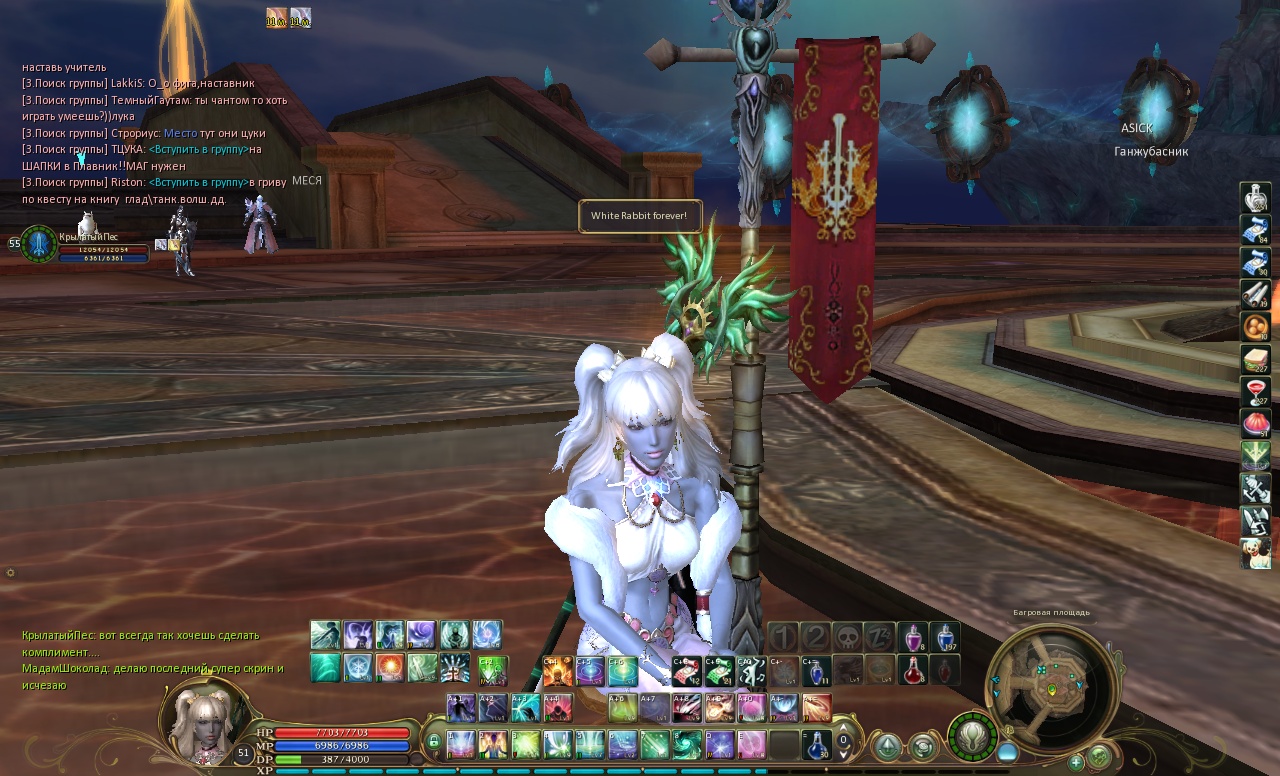
Task: Toggle the hotbar lock button
Action: point(434,742)
